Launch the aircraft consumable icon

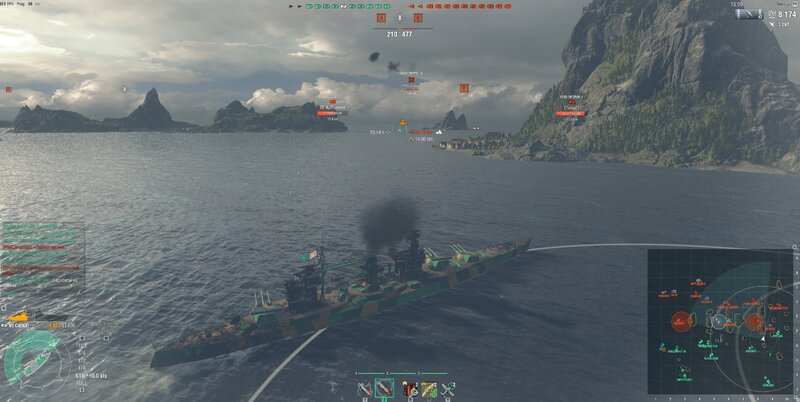click(x=448, y=388)
